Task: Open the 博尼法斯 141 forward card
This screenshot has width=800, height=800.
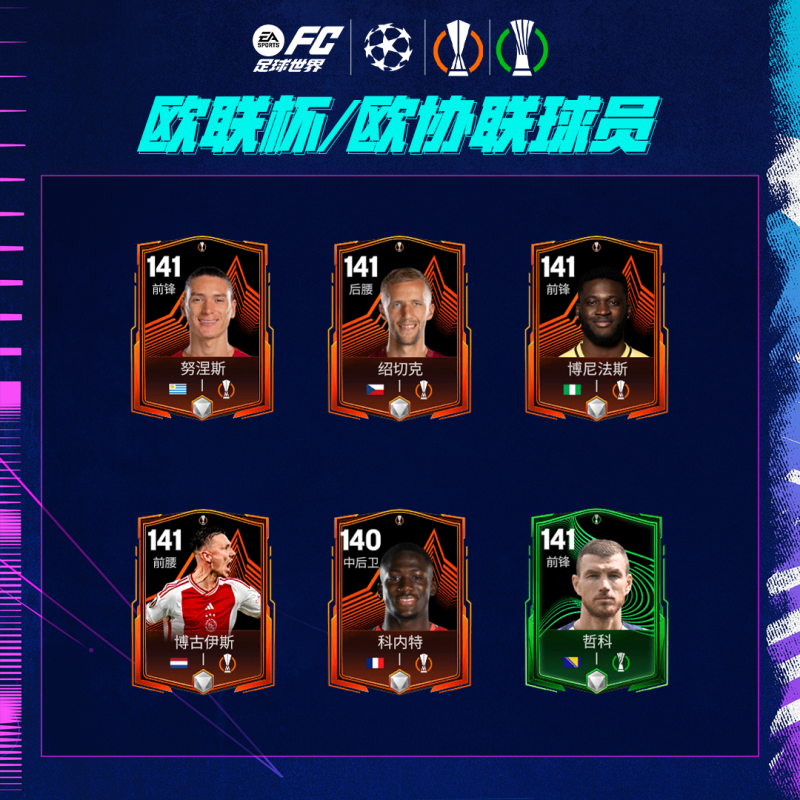Action: (597, 328)
